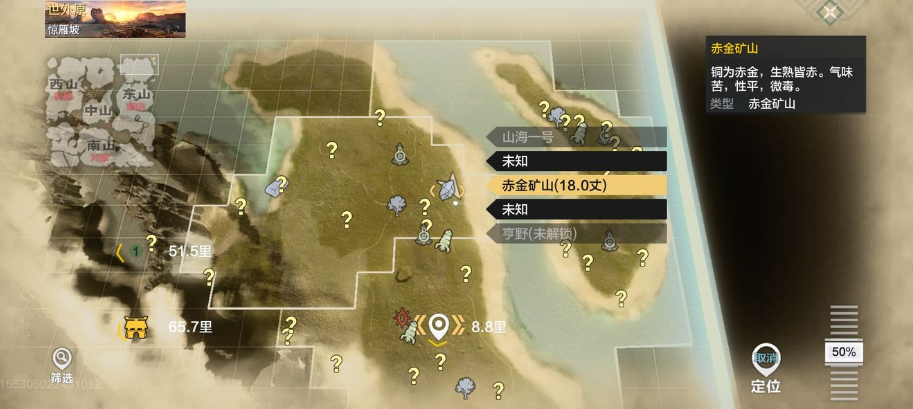Viewport: 913px width, 409px height.
Task: Click the yellow house marker at 69.7里
Action: (134, 327)
